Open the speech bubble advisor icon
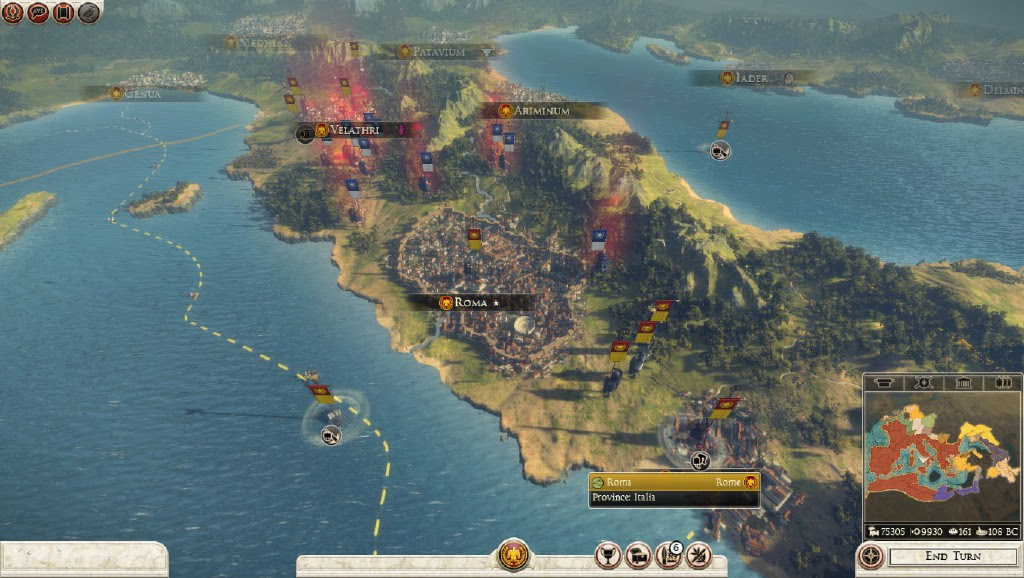1024x578 pixels. (x=39, y=13)
